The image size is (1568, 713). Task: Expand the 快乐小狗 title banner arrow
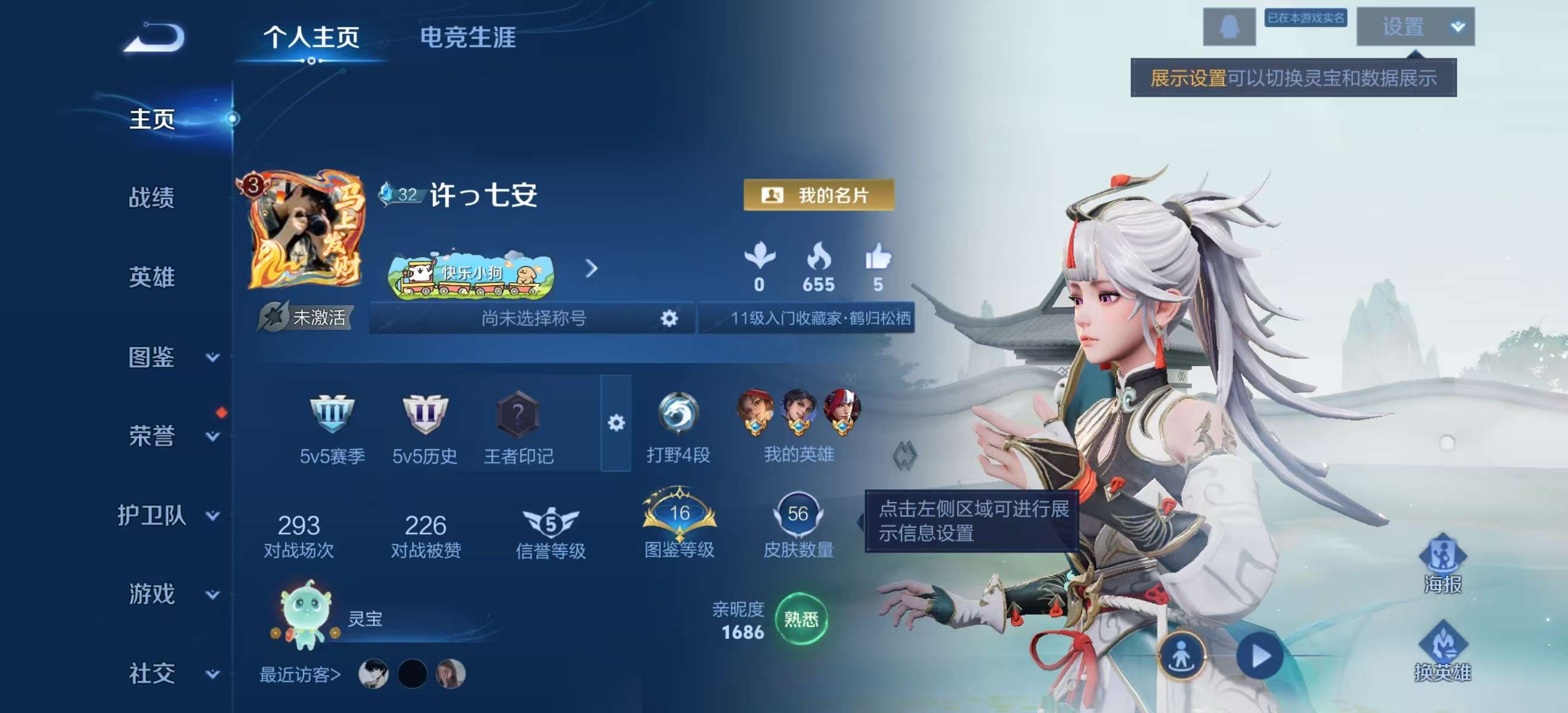tap(590, 270)
